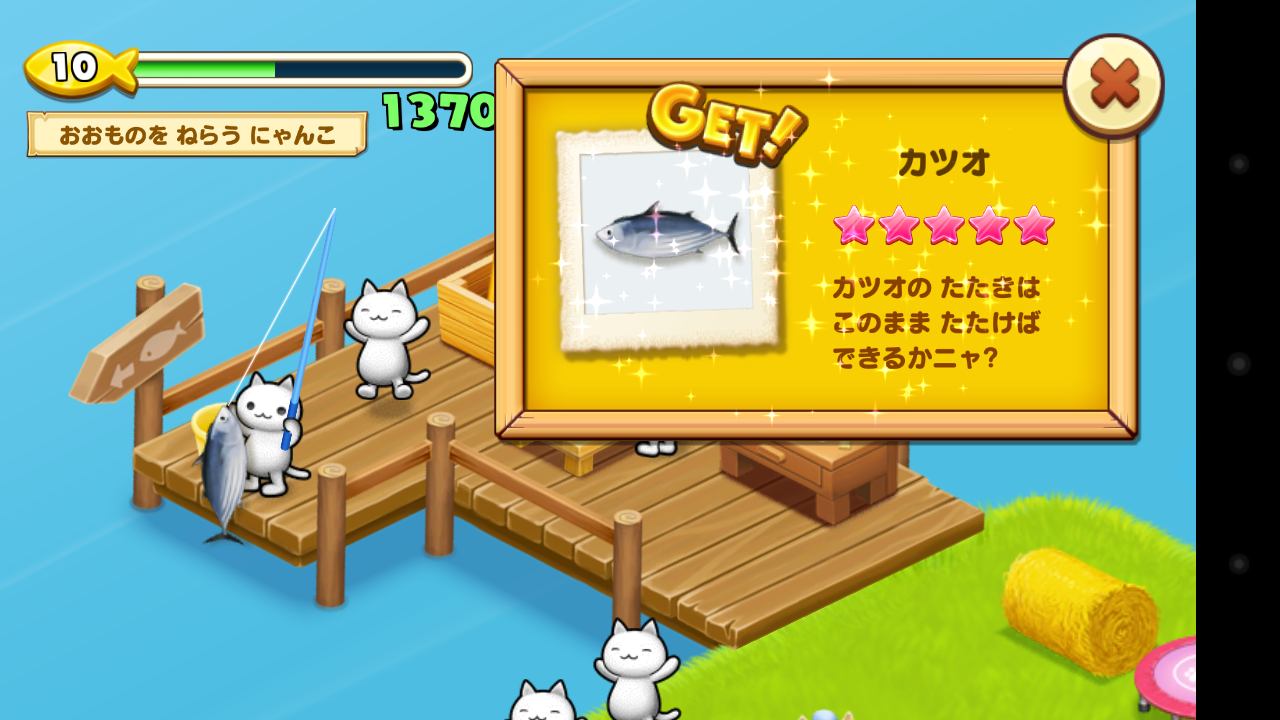Click the green experience progress bar
The height and width of the screenshot is (720, 1280).
tap(210, 69)
